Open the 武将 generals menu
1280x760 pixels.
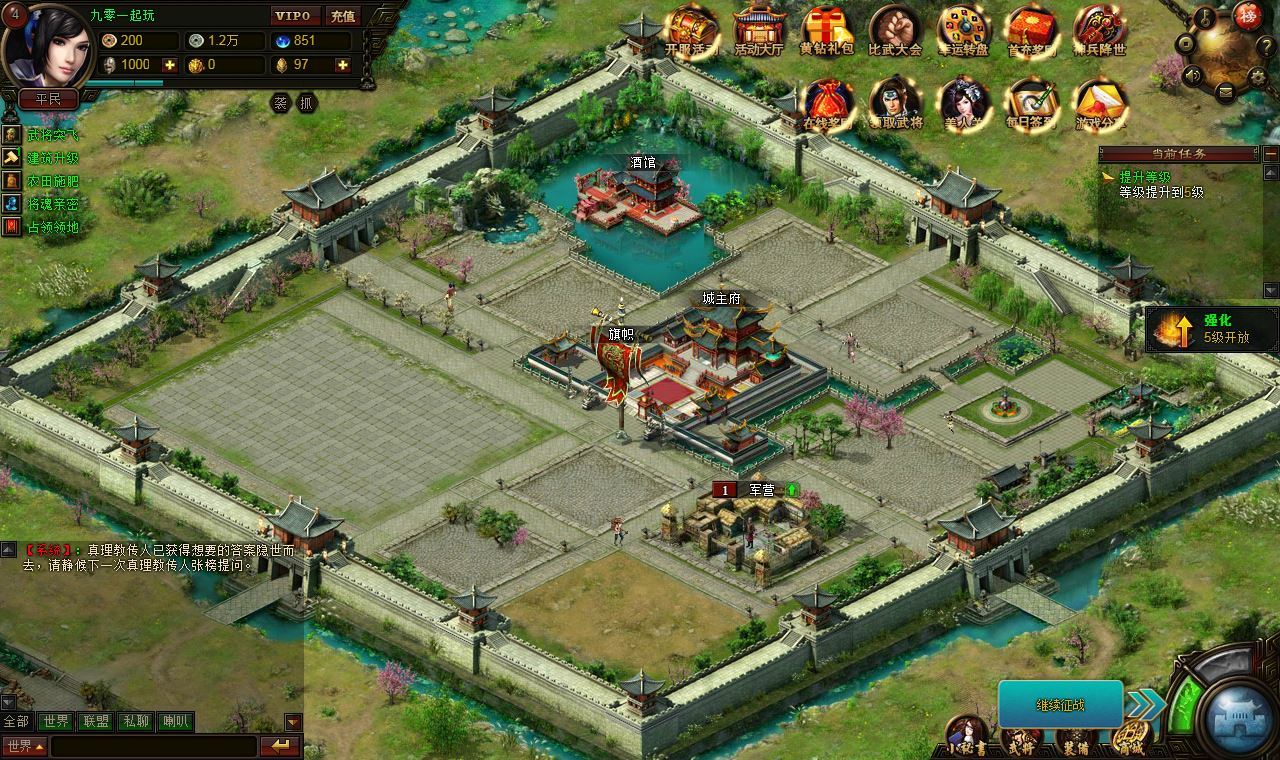point(1021,738)
